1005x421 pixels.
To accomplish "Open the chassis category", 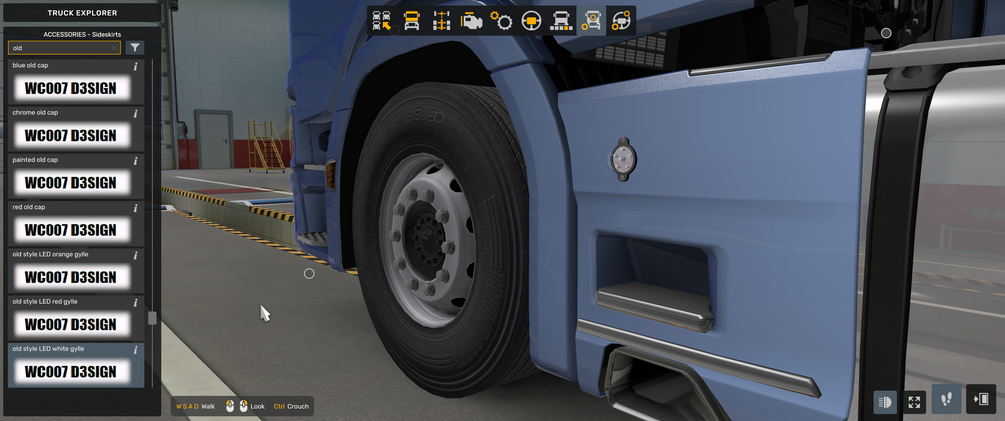I will [441, 21].
